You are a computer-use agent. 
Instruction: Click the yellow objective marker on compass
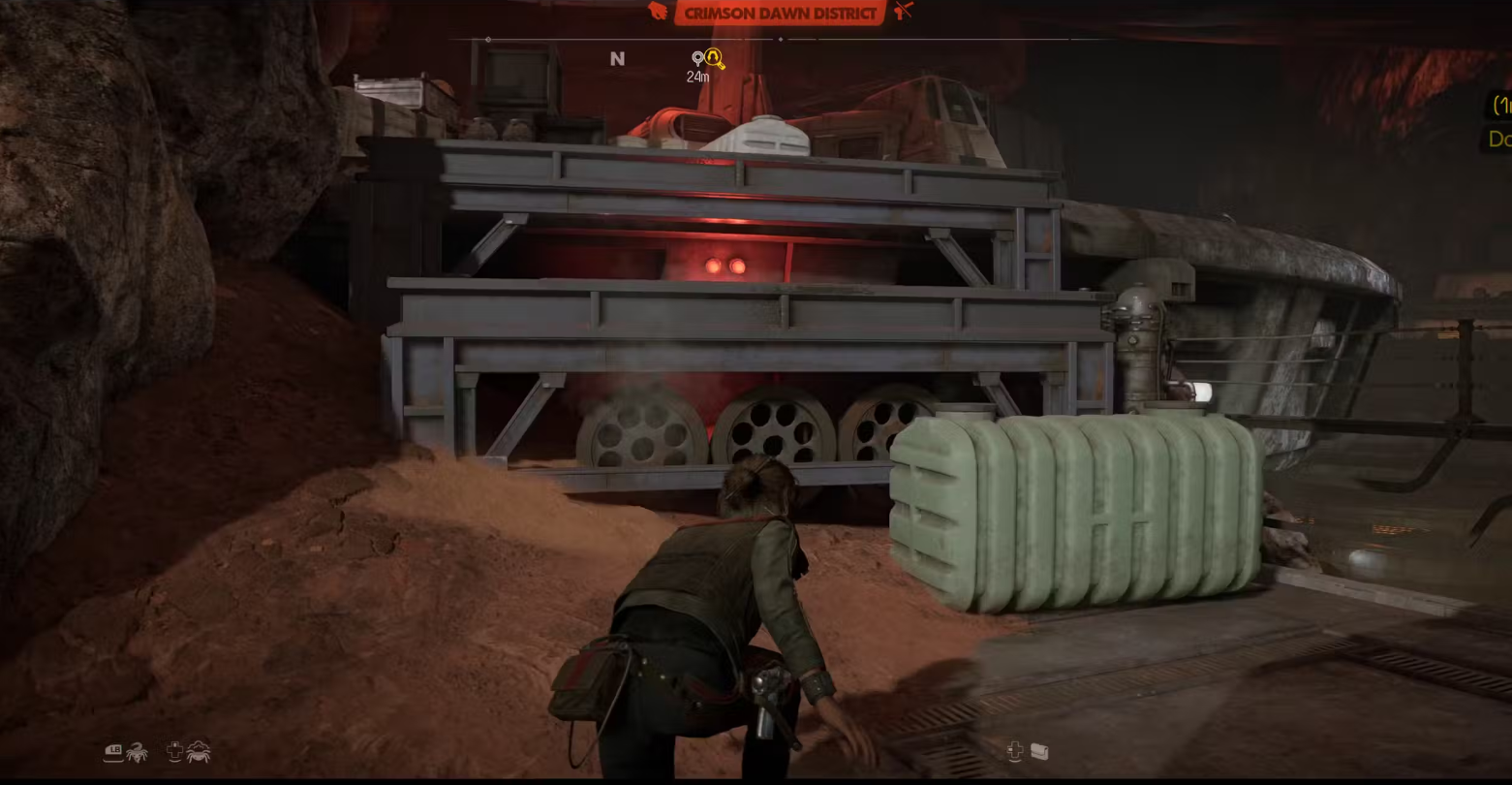(x=714, y=58)
